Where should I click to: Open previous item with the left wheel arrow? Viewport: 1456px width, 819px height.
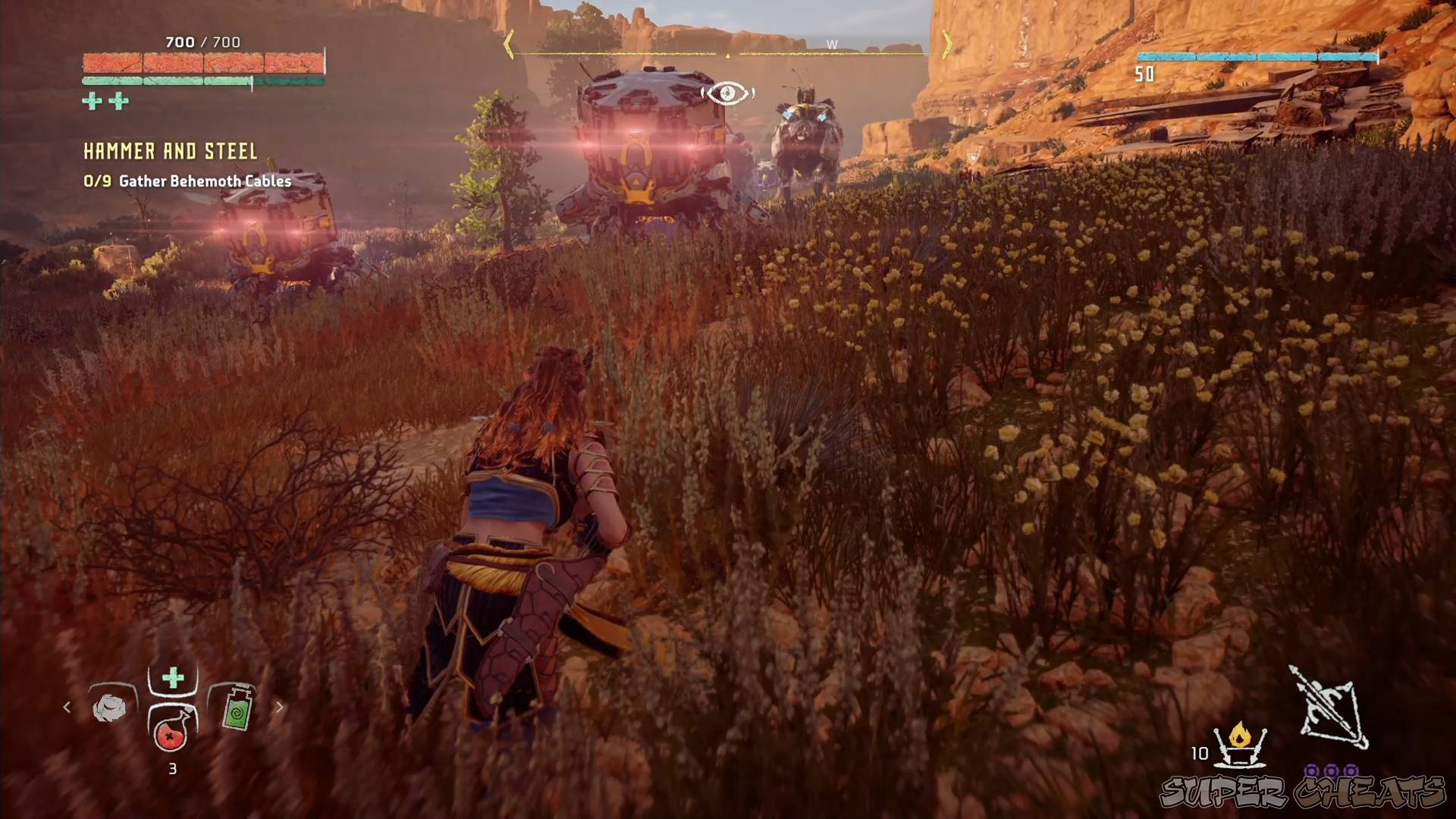click(x=67, y=707)
